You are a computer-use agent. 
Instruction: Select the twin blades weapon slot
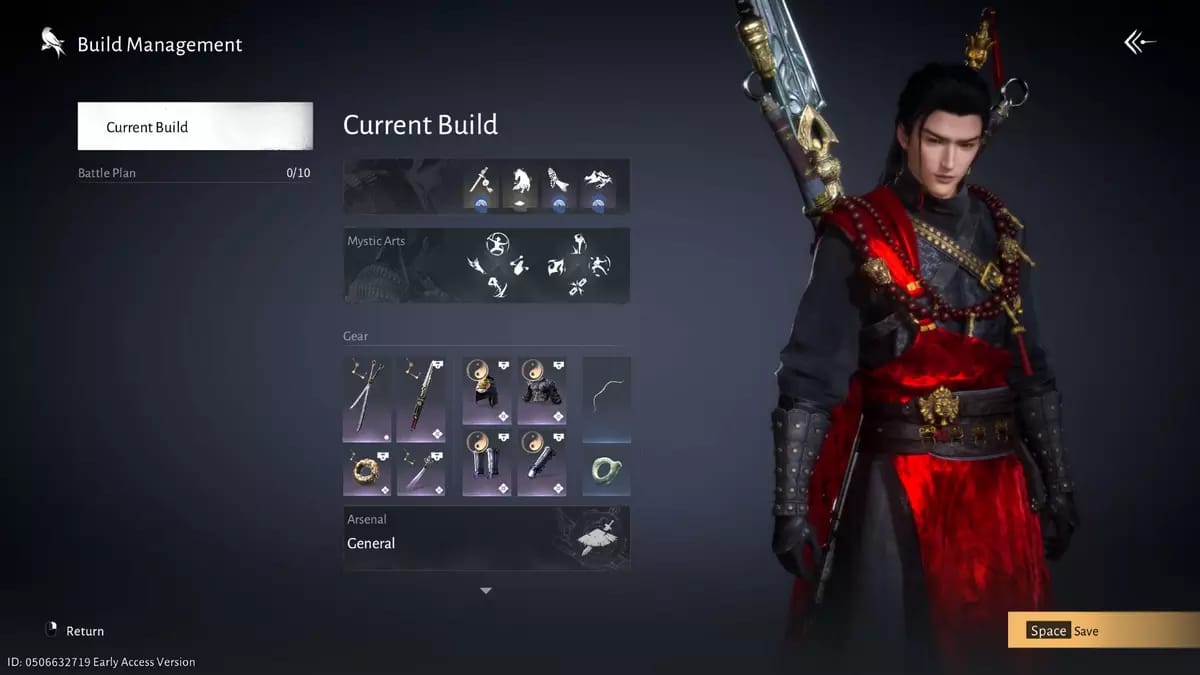tap(367, 399)
